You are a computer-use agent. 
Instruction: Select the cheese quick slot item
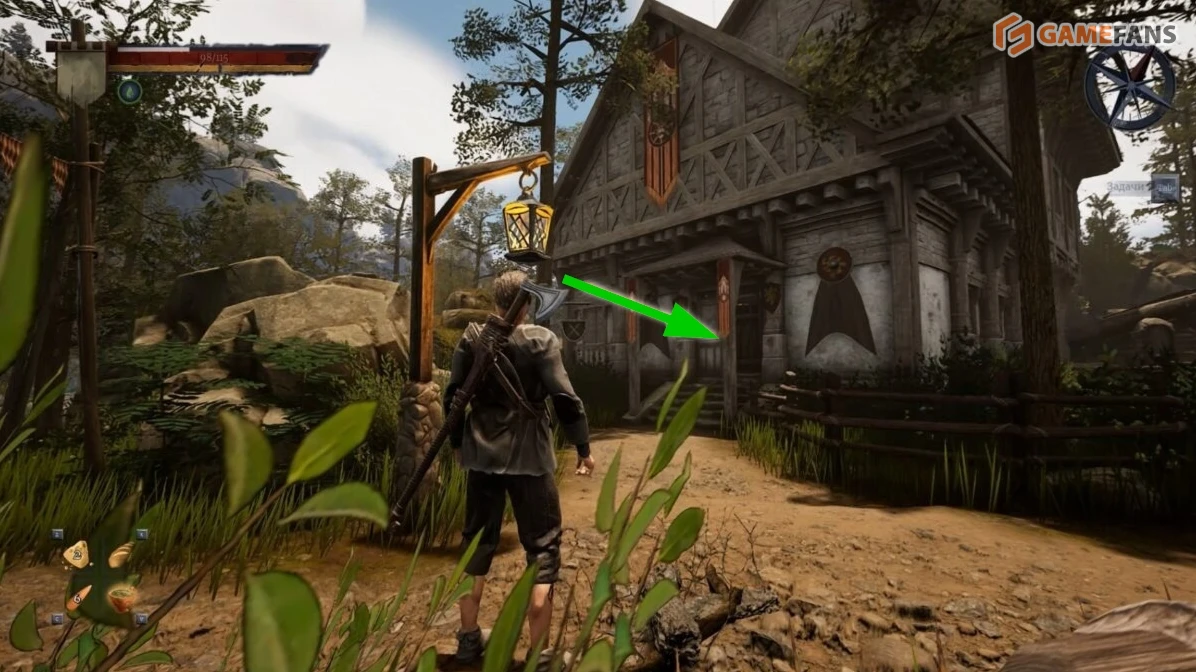point(76,554)
